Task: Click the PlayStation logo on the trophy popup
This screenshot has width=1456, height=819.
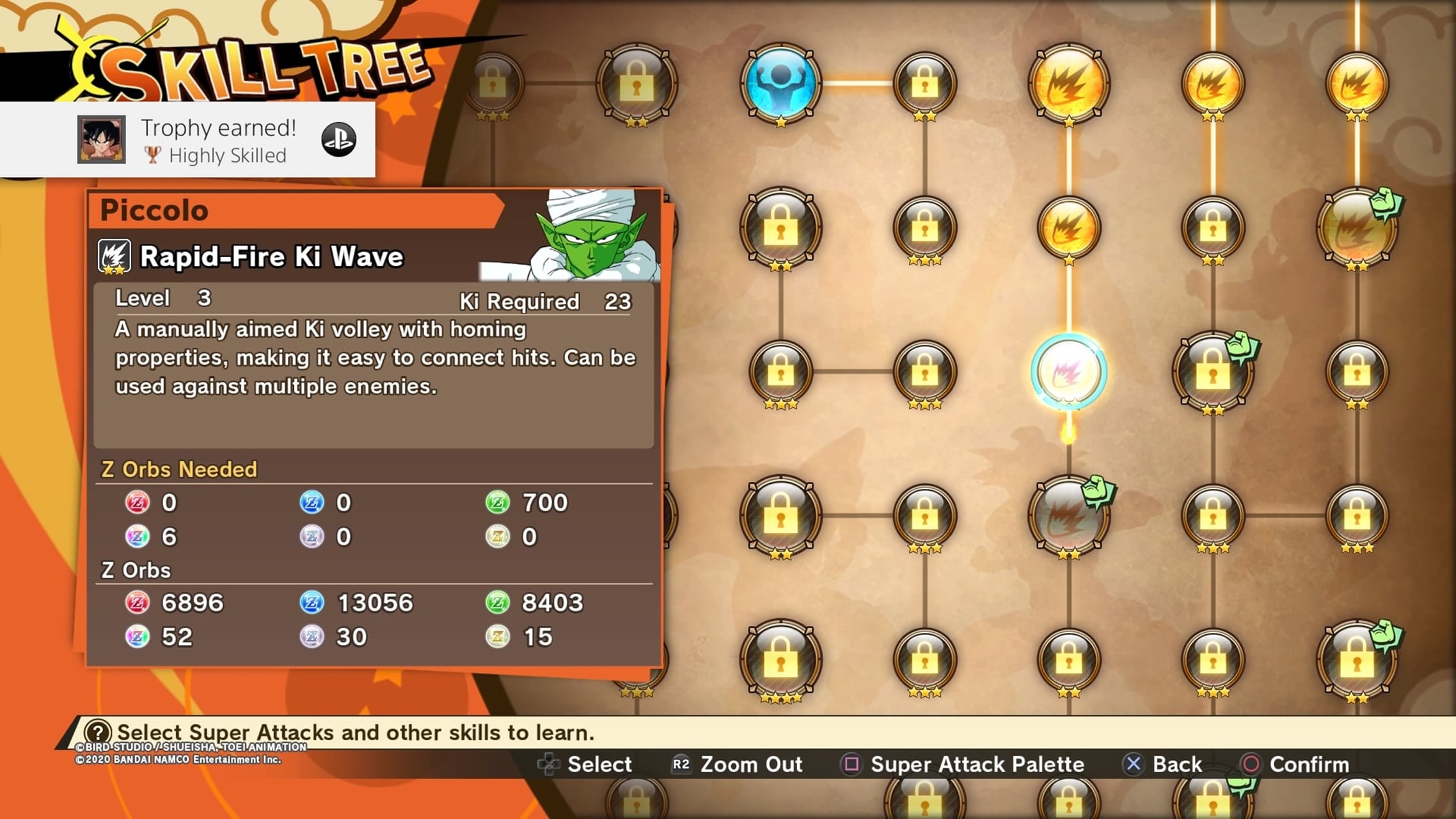Action: pyautogui.click(x=338, y=139)
